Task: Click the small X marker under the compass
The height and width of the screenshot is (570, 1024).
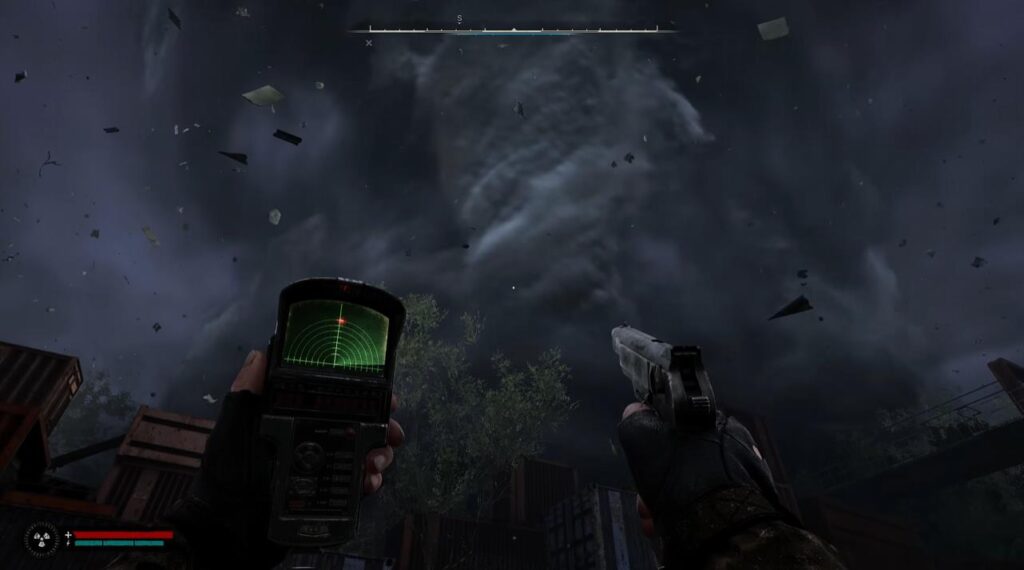Action: pyautogui.click(x=369, y=43)
